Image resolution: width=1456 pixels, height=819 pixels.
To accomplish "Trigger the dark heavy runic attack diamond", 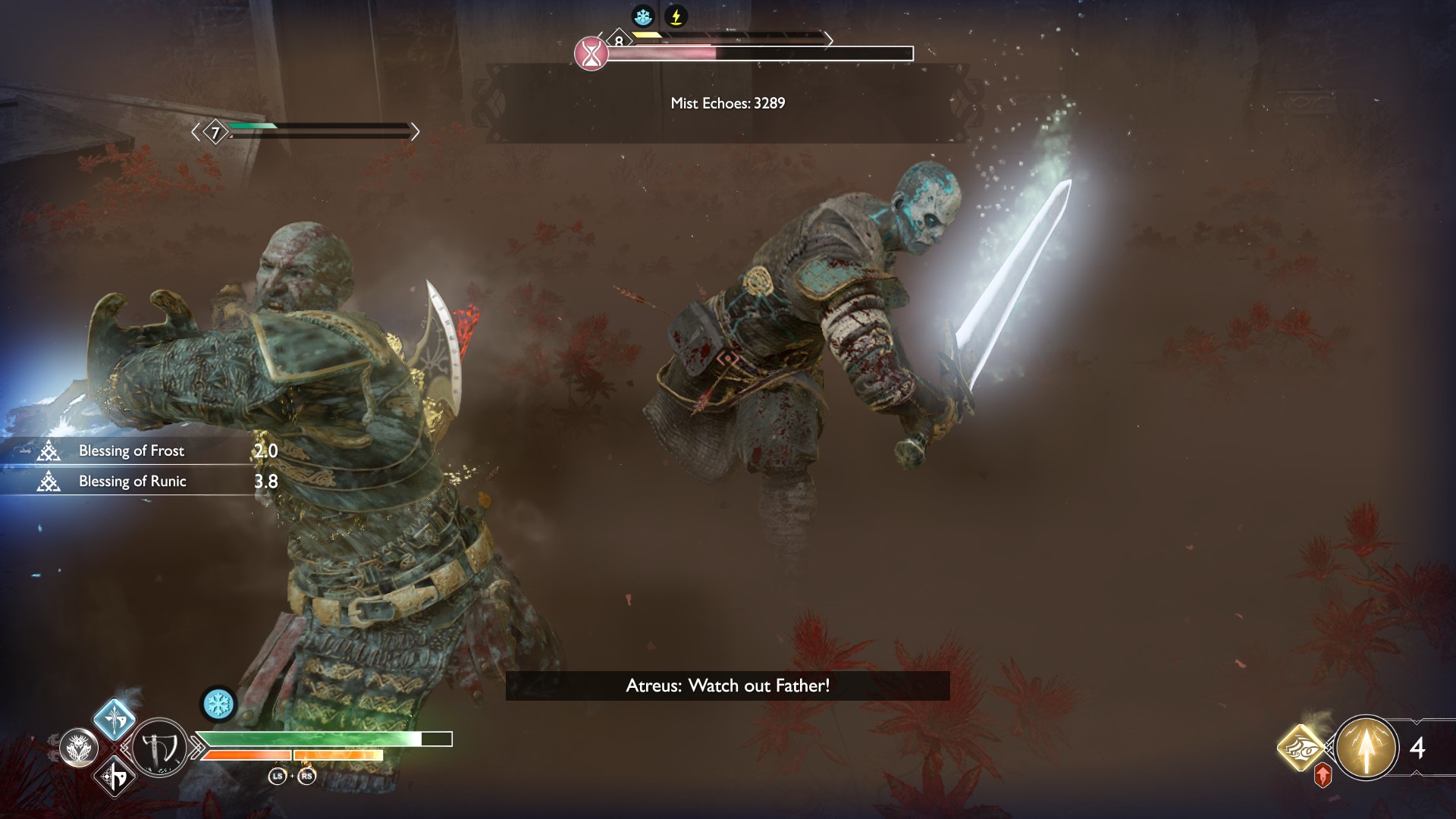I will [115, 777].
